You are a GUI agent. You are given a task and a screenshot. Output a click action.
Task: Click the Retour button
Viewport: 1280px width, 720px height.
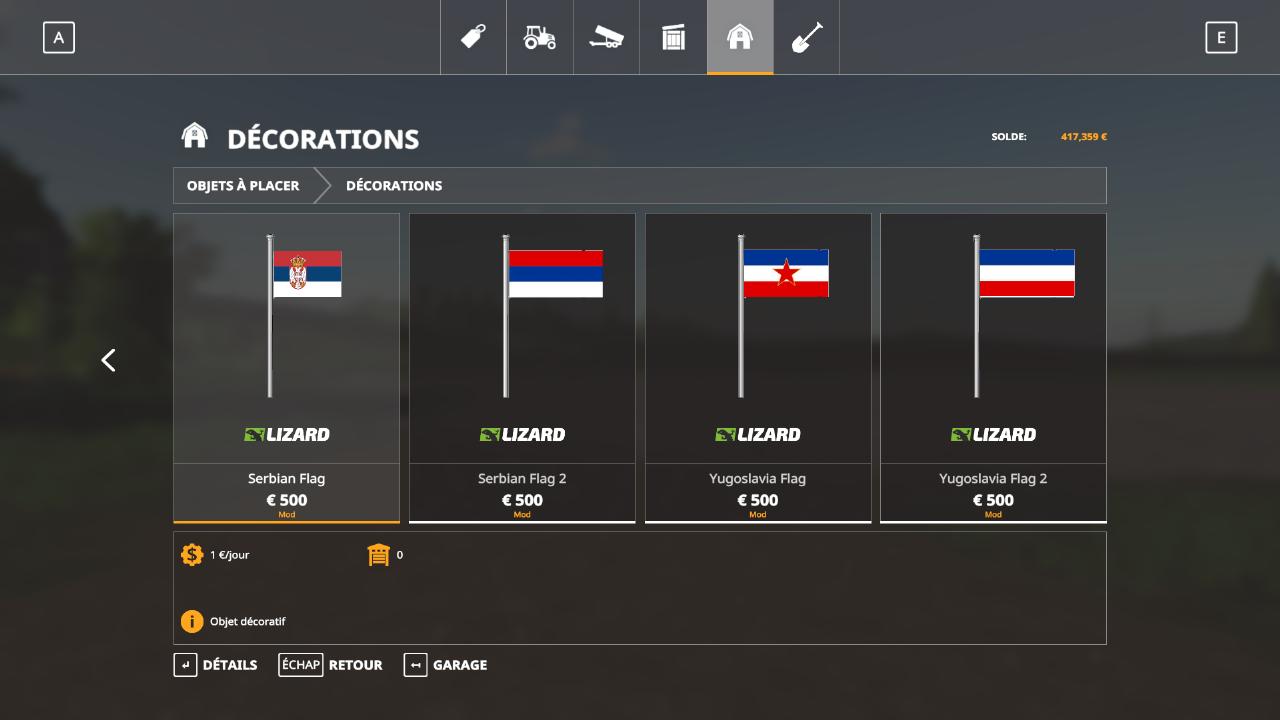(330, 665)
